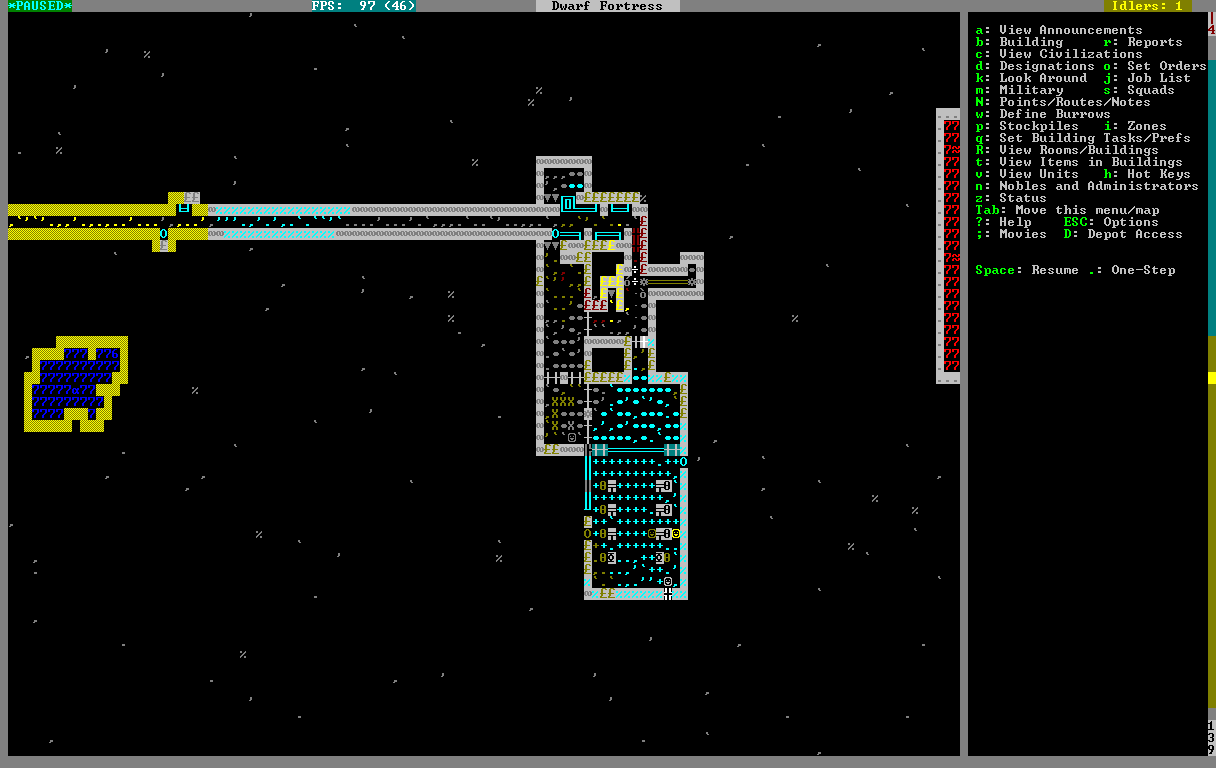The height and width of the screenshot is (768, 1216).
Task: Open the Status screen
Action: pos(1022,198)
